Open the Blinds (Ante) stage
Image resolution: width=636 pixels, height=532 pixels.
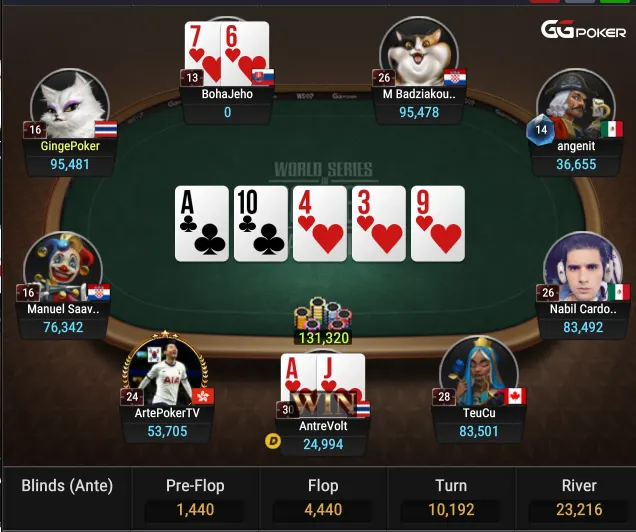click(67, 487)
